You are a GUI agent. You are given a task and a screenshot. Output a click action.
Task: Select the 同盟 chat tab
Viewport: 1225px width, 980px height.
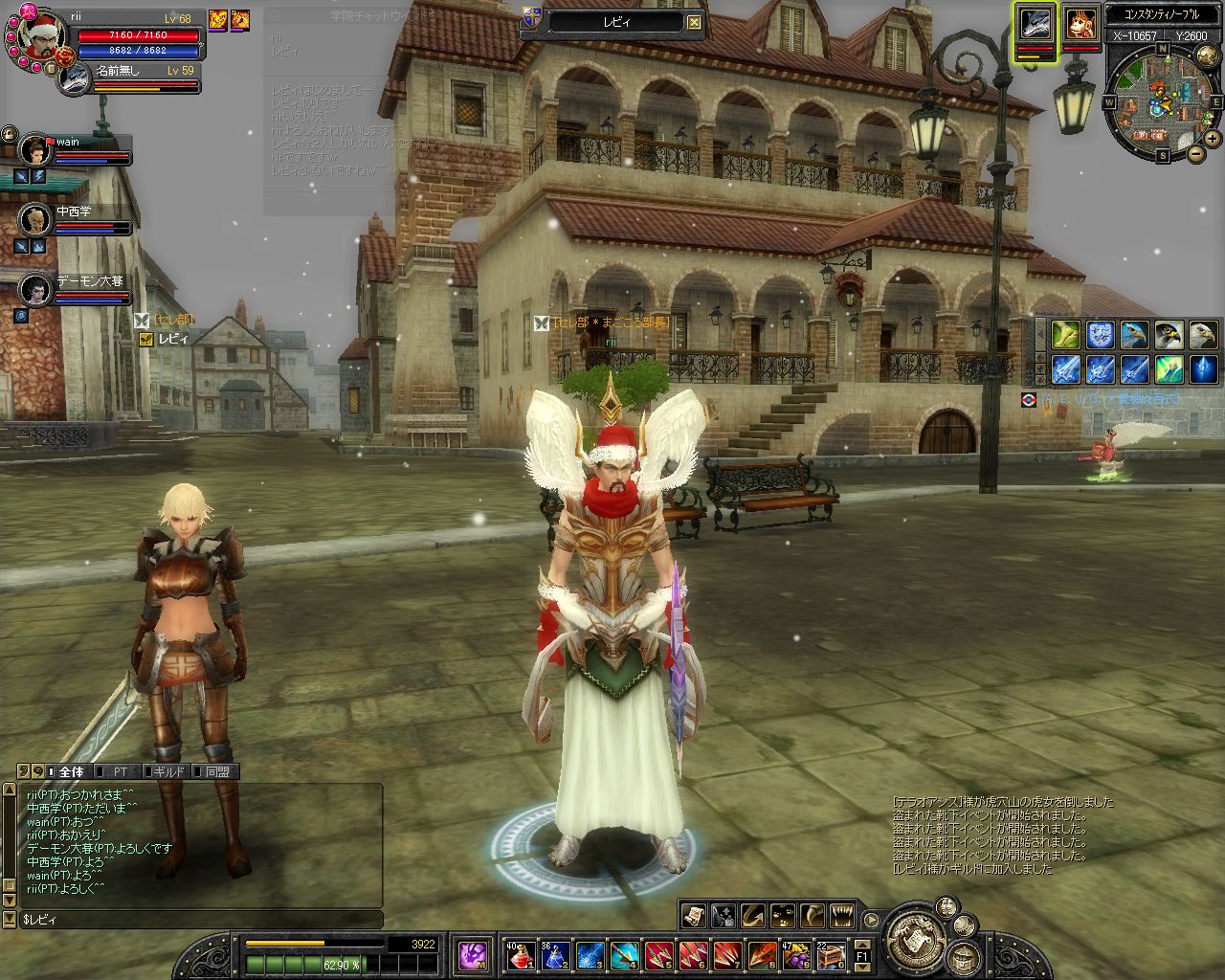point(215,771)
